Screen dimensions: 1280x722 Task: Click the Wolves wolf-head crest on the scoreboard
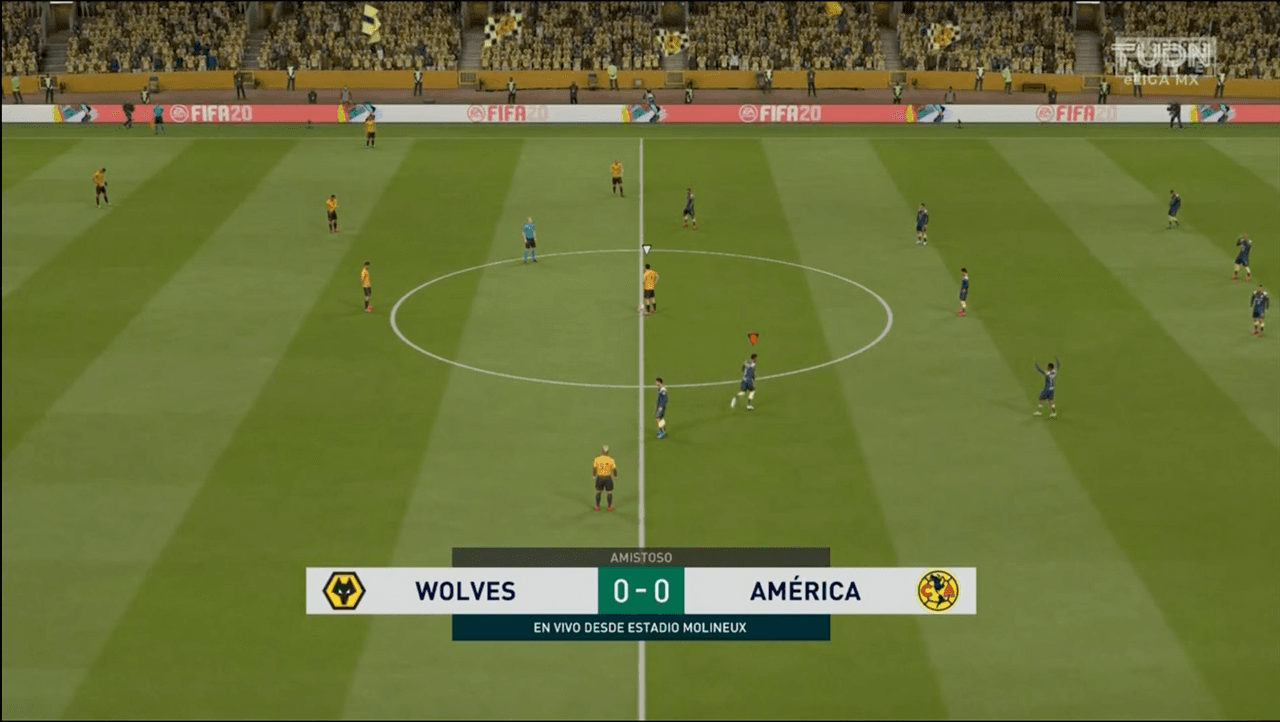[343, 592]
